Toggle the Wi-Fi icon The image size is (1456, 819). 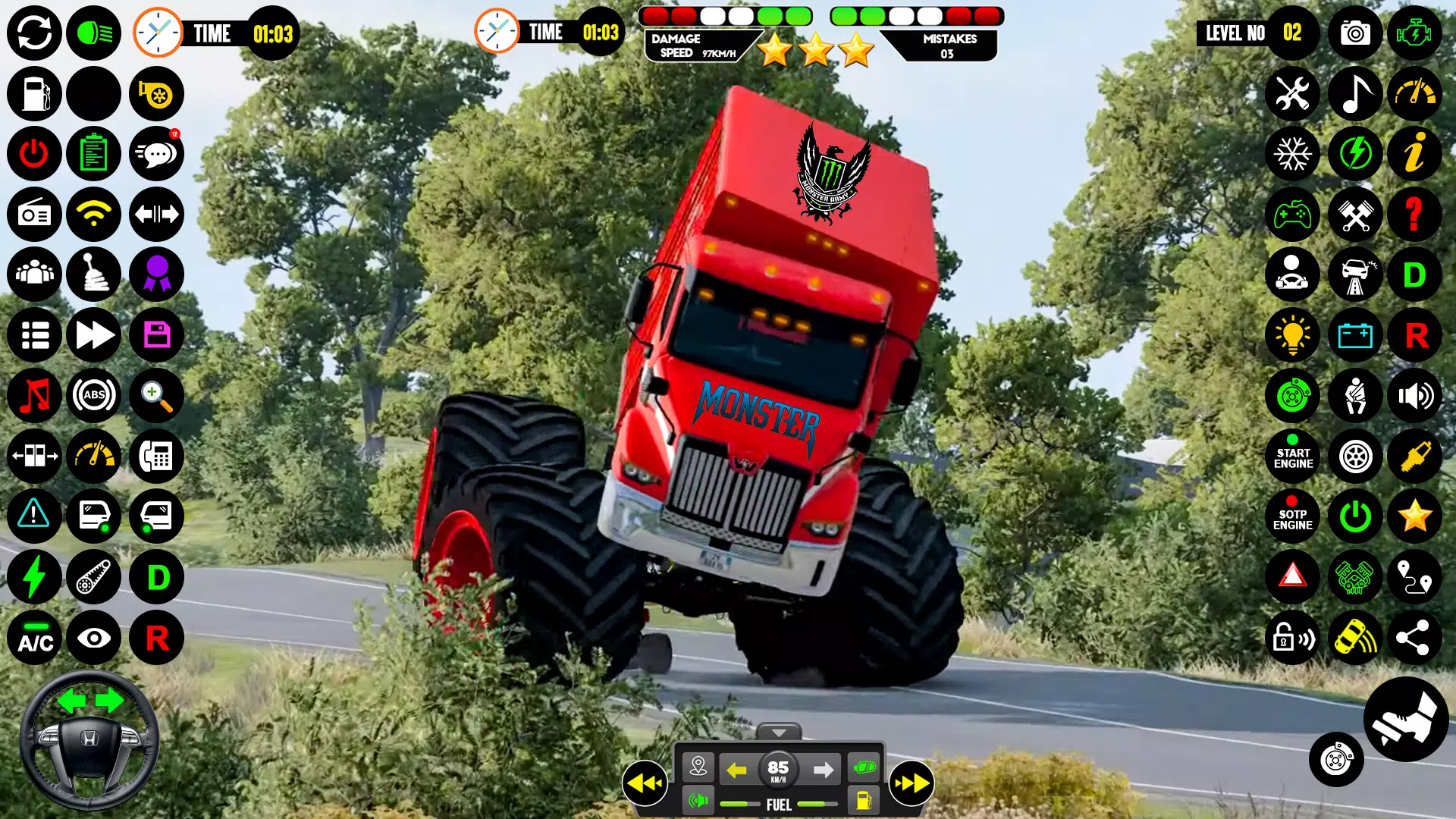93,215
